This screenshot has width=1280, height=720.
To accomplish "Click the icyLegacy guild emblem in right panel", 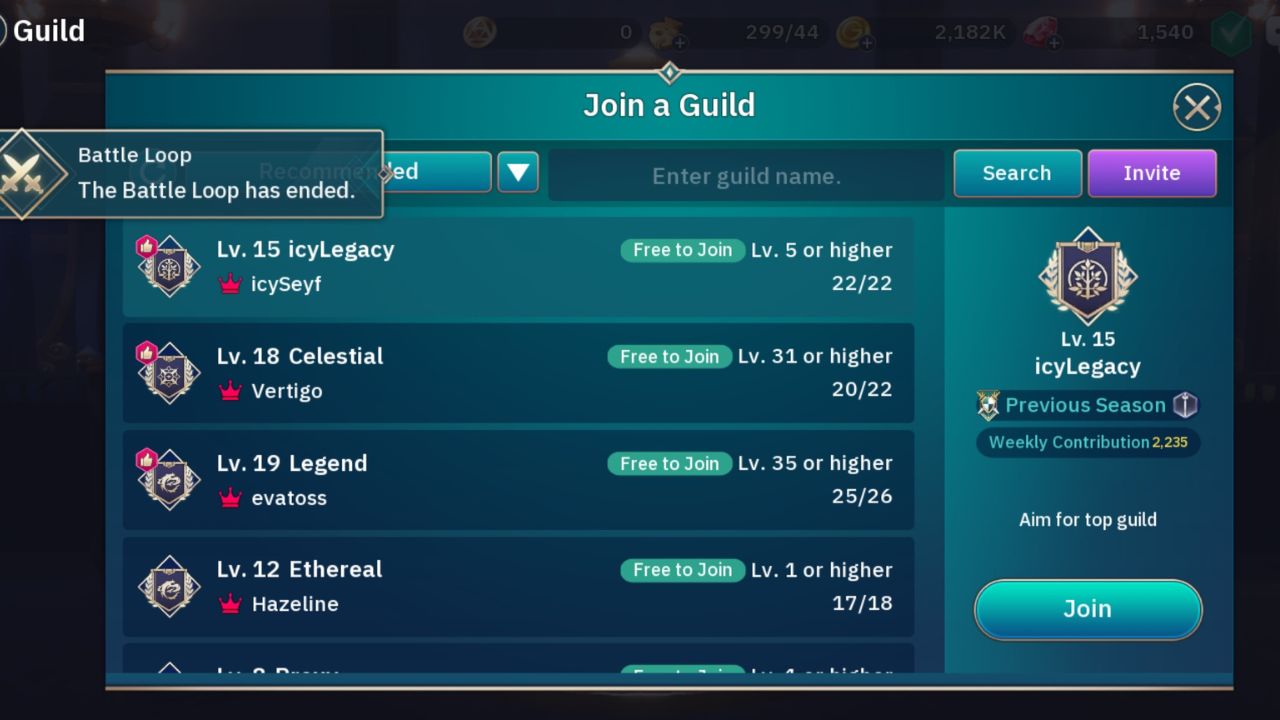I will [1087, 277].
